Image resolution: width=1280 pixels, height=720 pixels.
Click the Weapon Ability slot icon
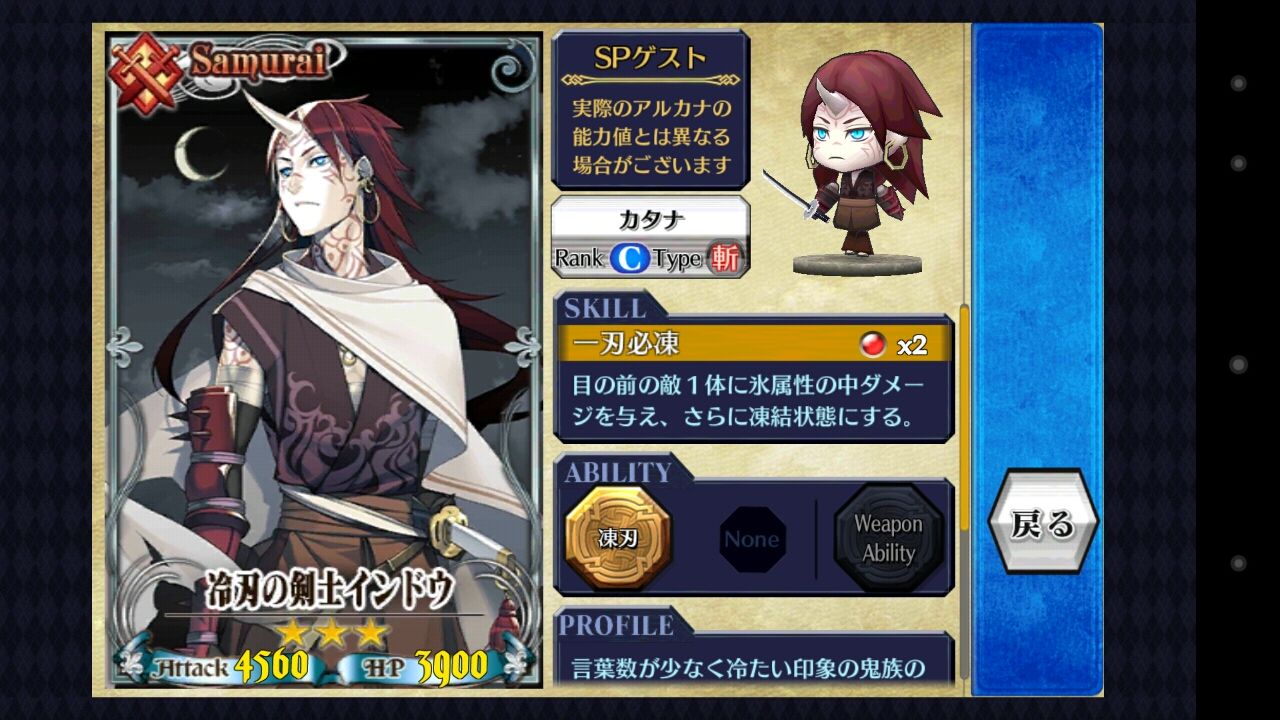coord(888,539)
